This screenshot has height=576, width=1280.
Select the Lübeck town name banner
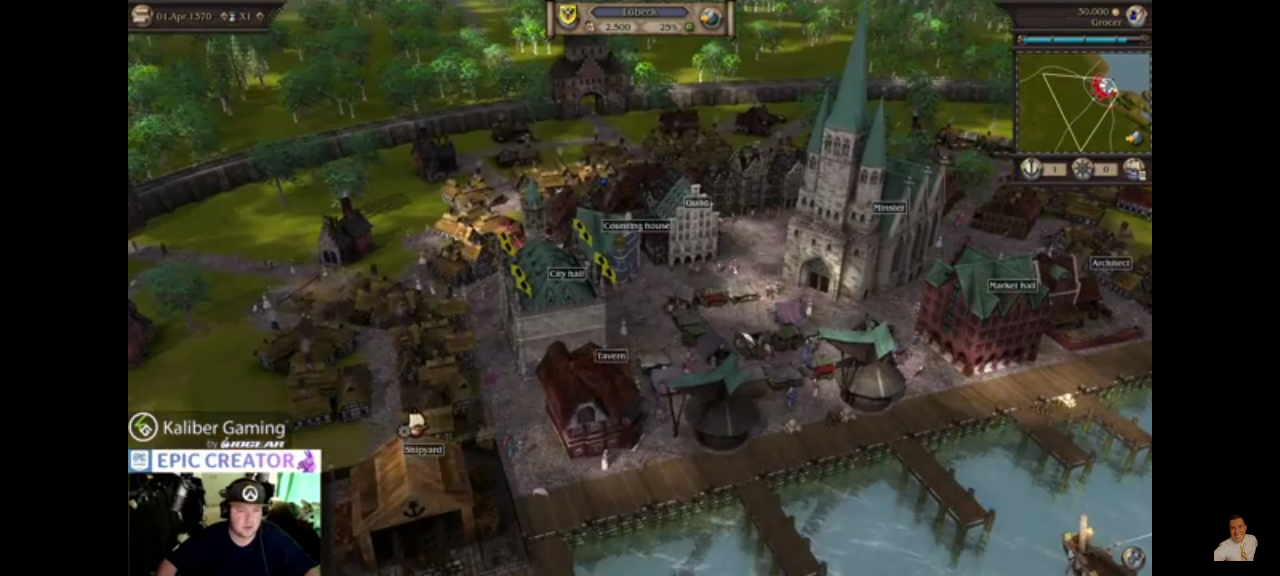(640, 12)
